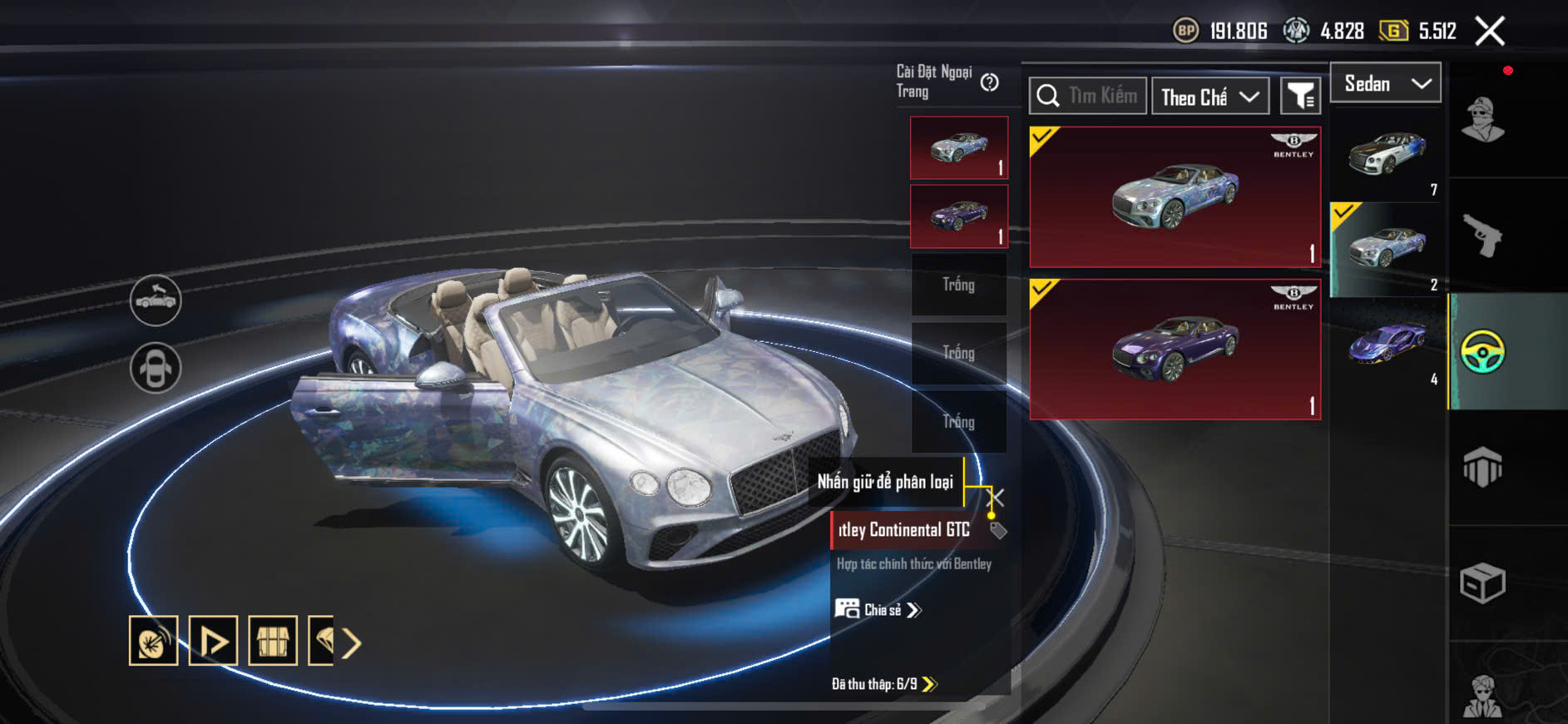The height and width of the screenshot is (724, 1568).
Task: Open the Đã thu thập 6/9 collection link
Action: pyautogui.click(x=884, y=684)
